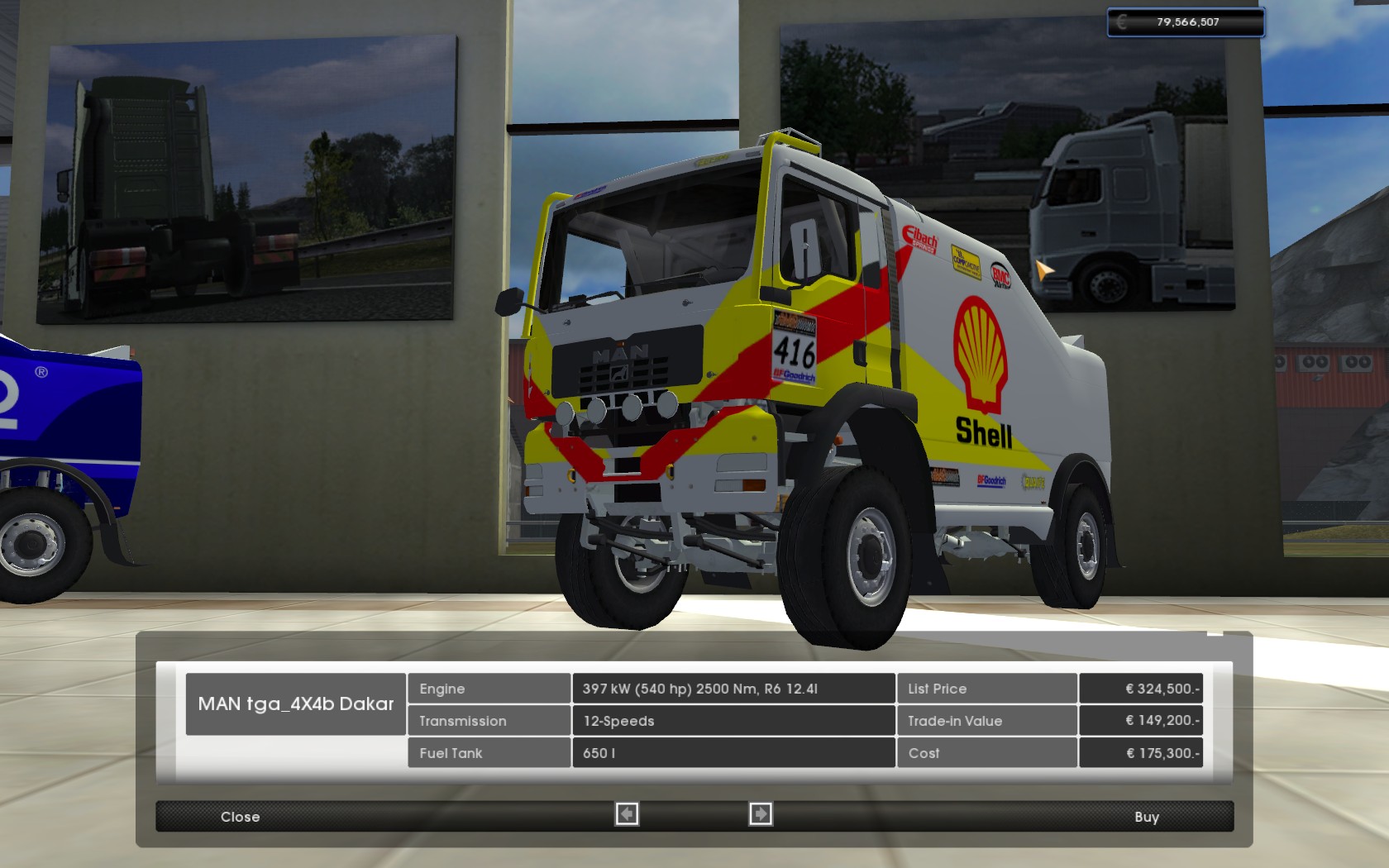The image size is (1389, 868).
Task: Close the truck dealer dialog
Action: tap(240, 817)
